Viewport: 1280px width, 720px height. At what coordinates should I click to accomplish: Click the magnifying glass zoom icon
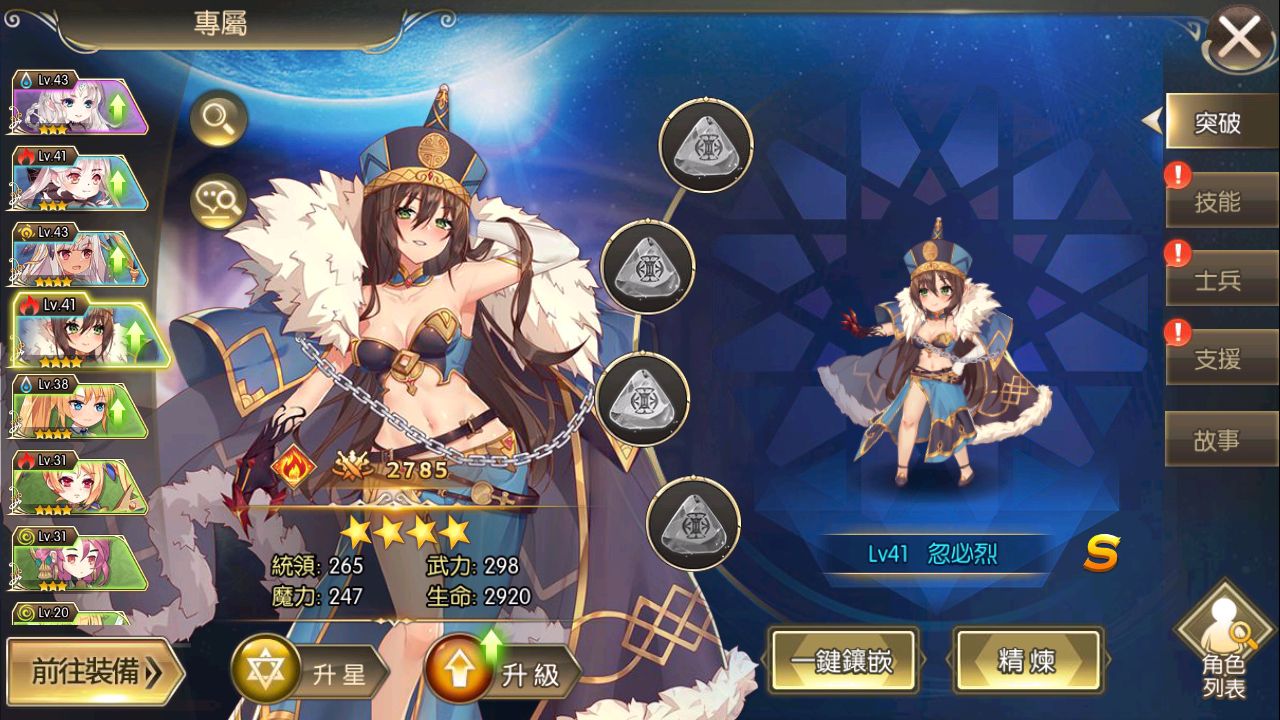tap(218, 121)
